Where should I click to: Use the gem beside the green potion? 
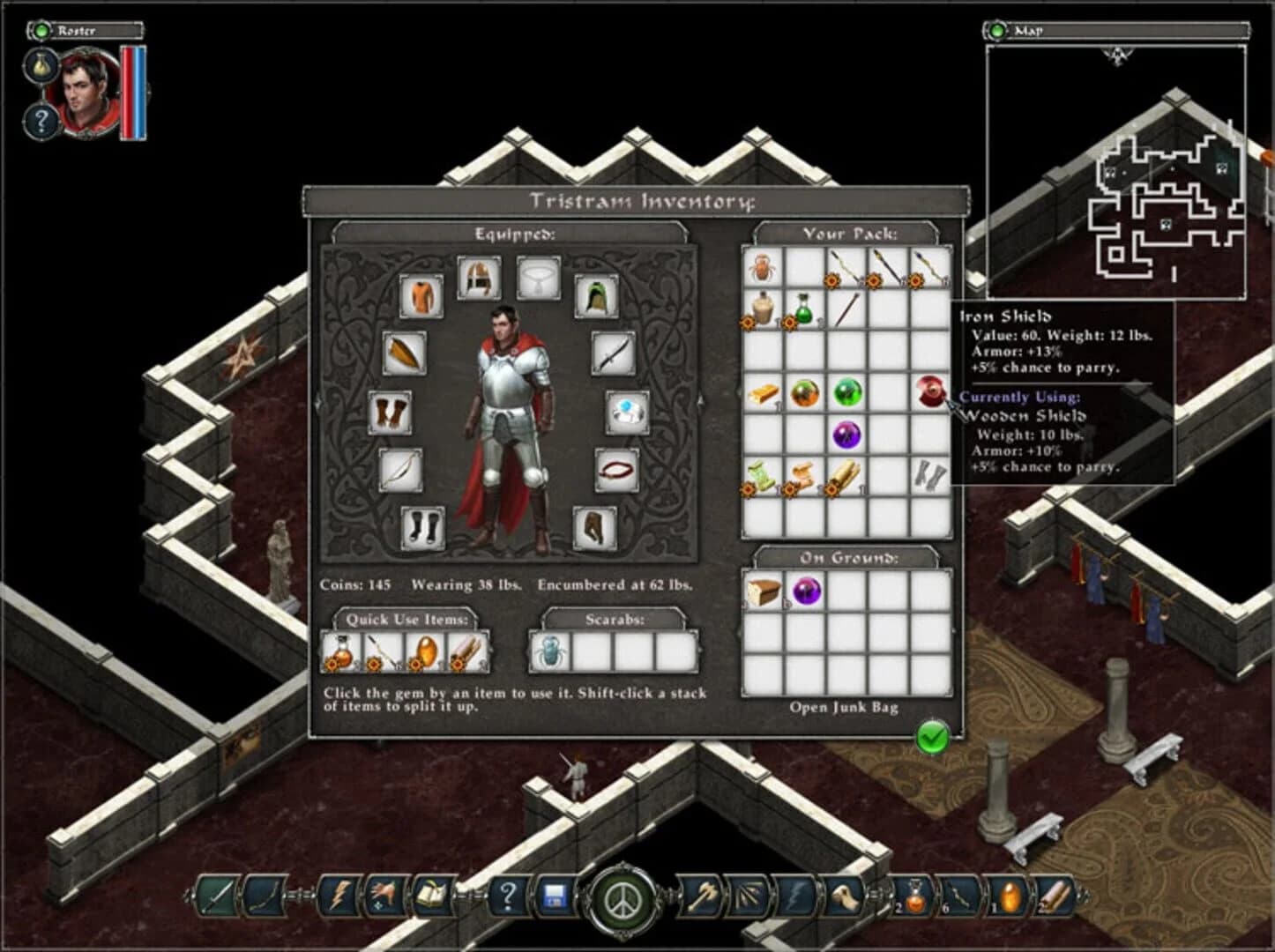(791, 321)
